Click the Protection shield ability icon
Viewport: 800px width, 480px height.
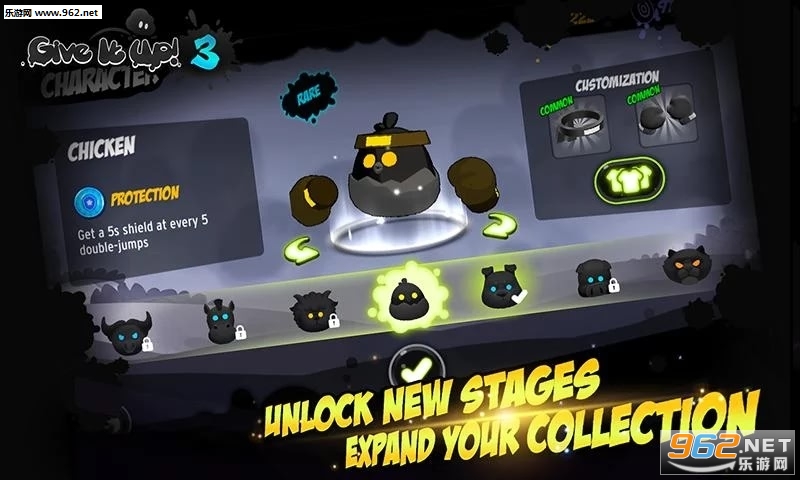(x=89, y=202)
